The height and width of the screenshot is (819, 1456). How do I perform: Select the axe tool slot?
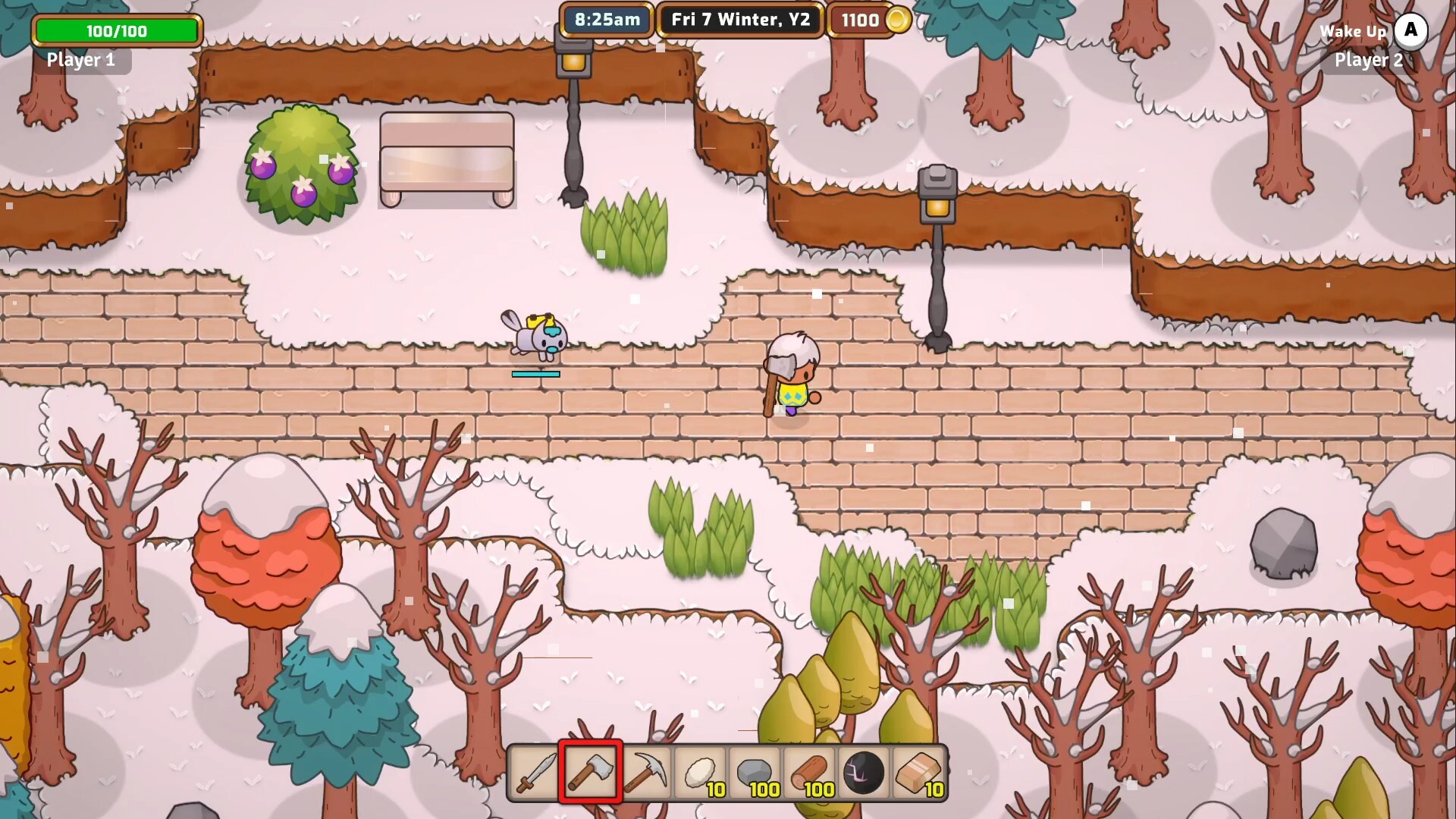[x=591, y=772]
